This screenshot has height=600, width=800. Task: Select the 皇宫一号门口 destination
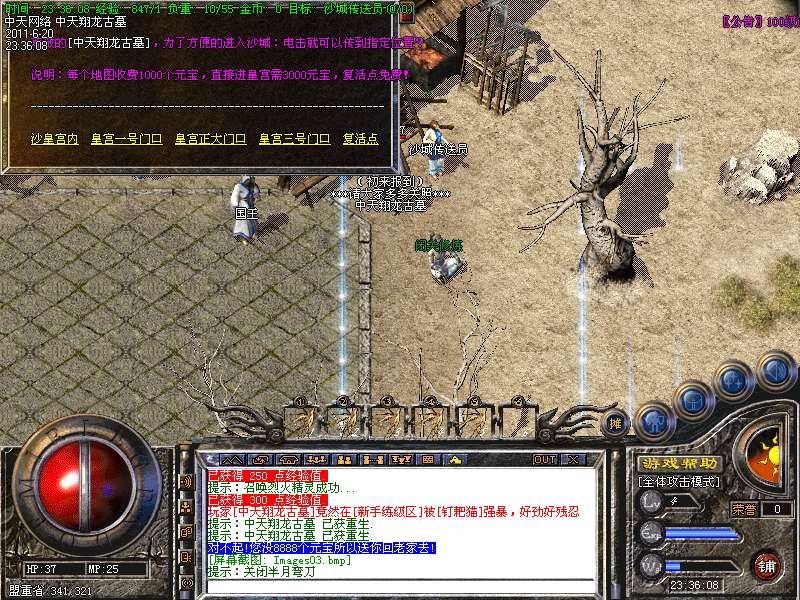point(126,139)
